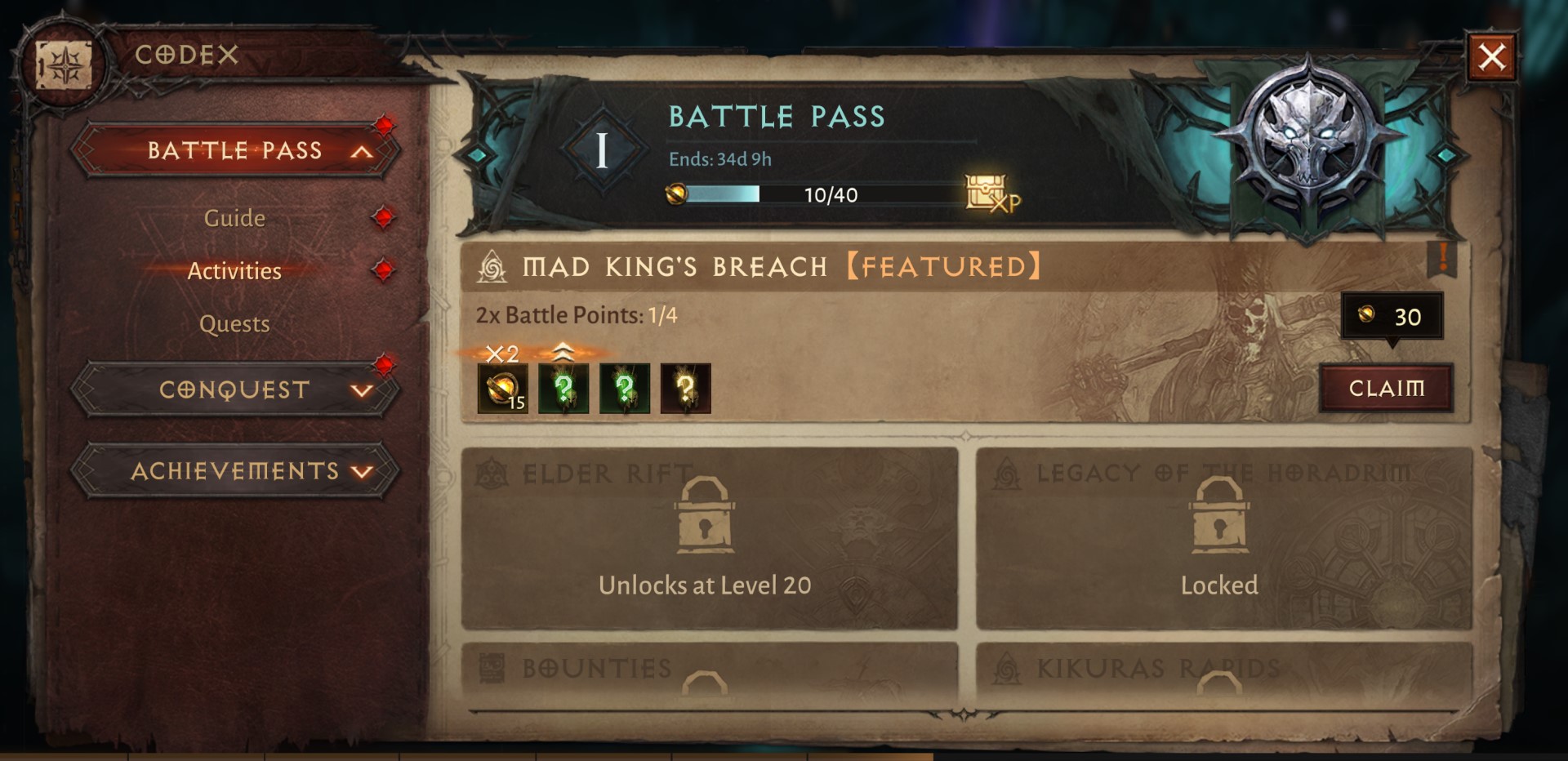1568x761 pixels.
Task: Close the Codex window
Action: click(x=1491, y=57)
